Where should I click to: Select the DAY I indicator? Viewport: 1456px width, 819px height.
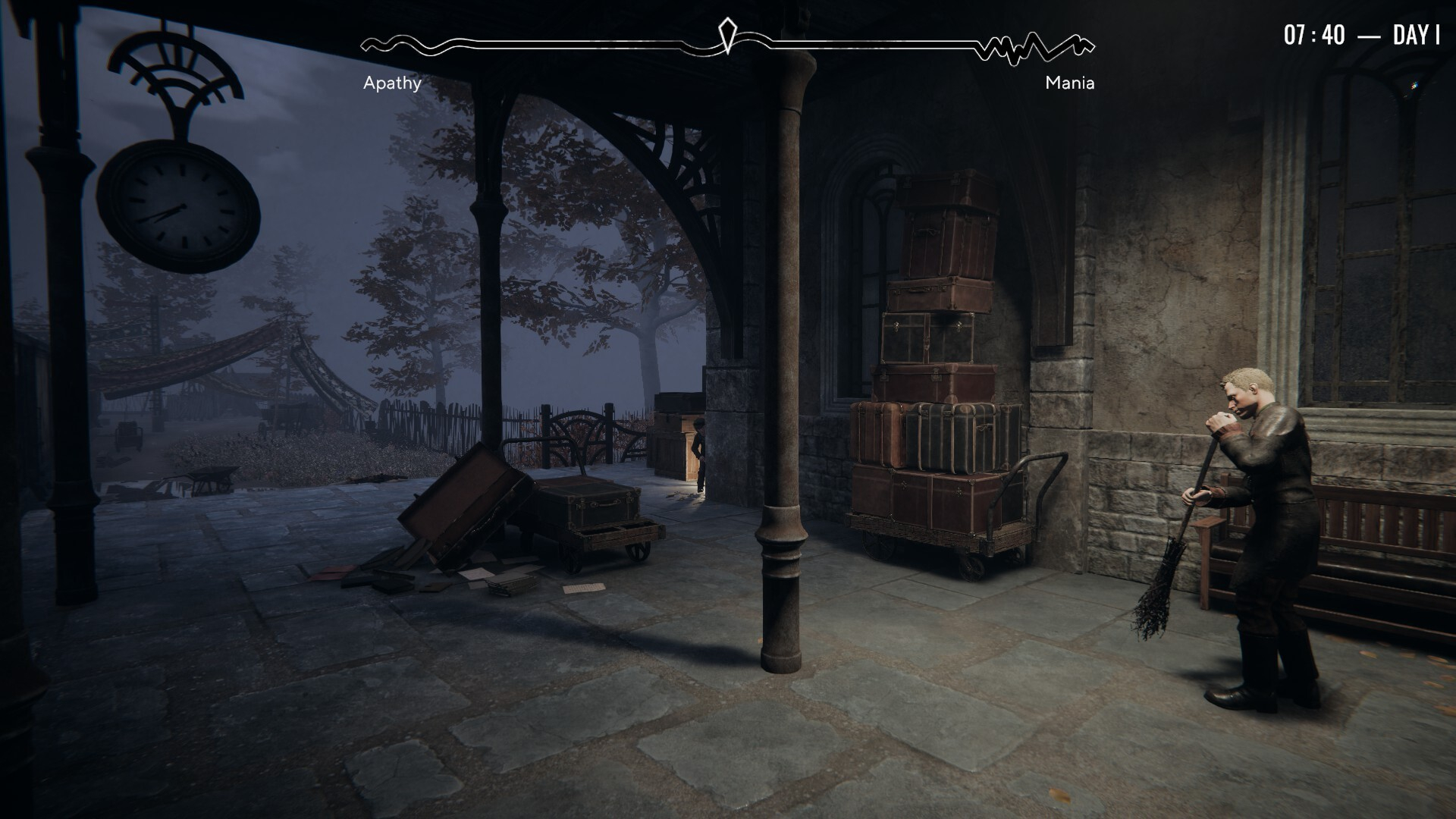click(1415, 33)
